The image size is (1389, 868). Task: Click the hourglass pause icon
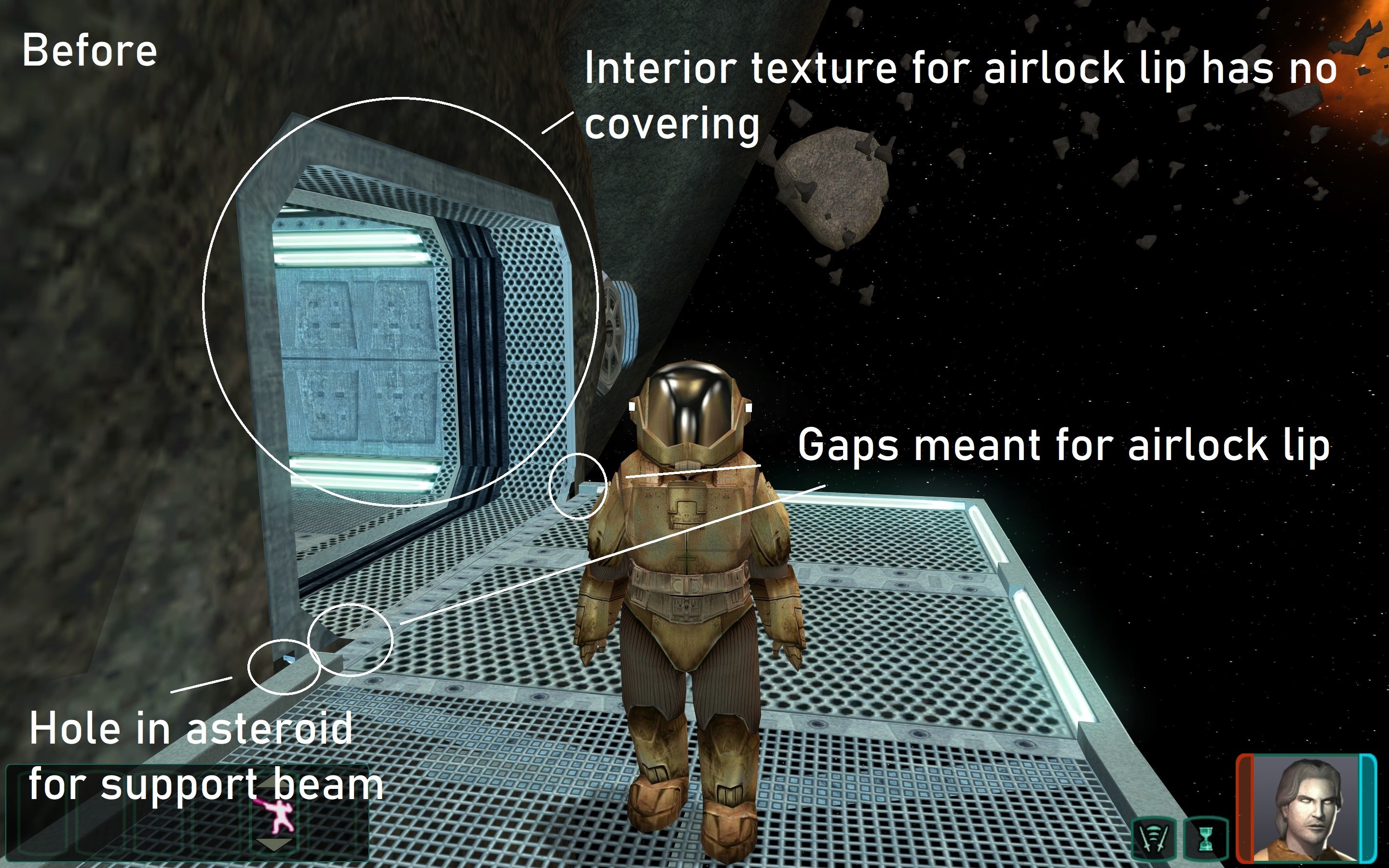[1206, 839]
